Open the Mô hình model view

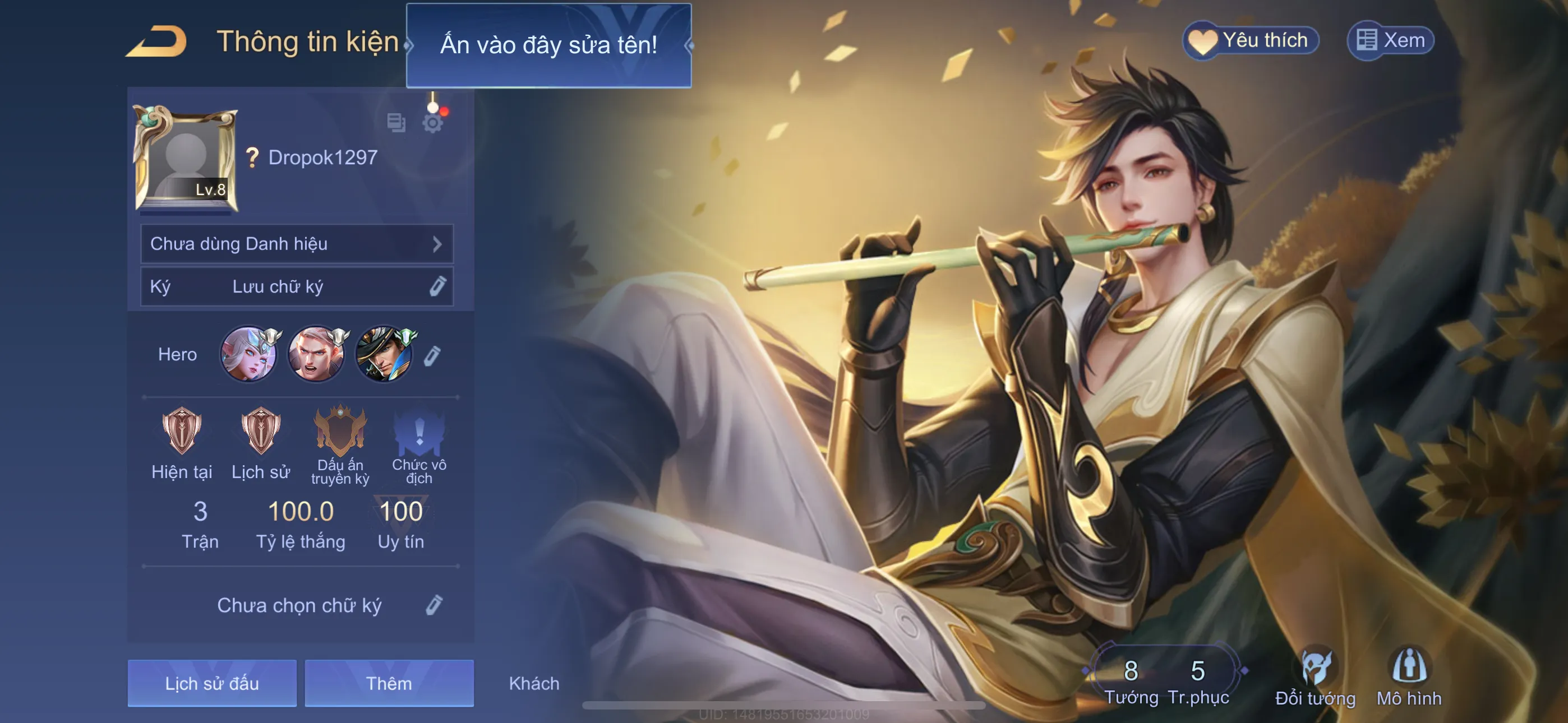click(1409, 676)
